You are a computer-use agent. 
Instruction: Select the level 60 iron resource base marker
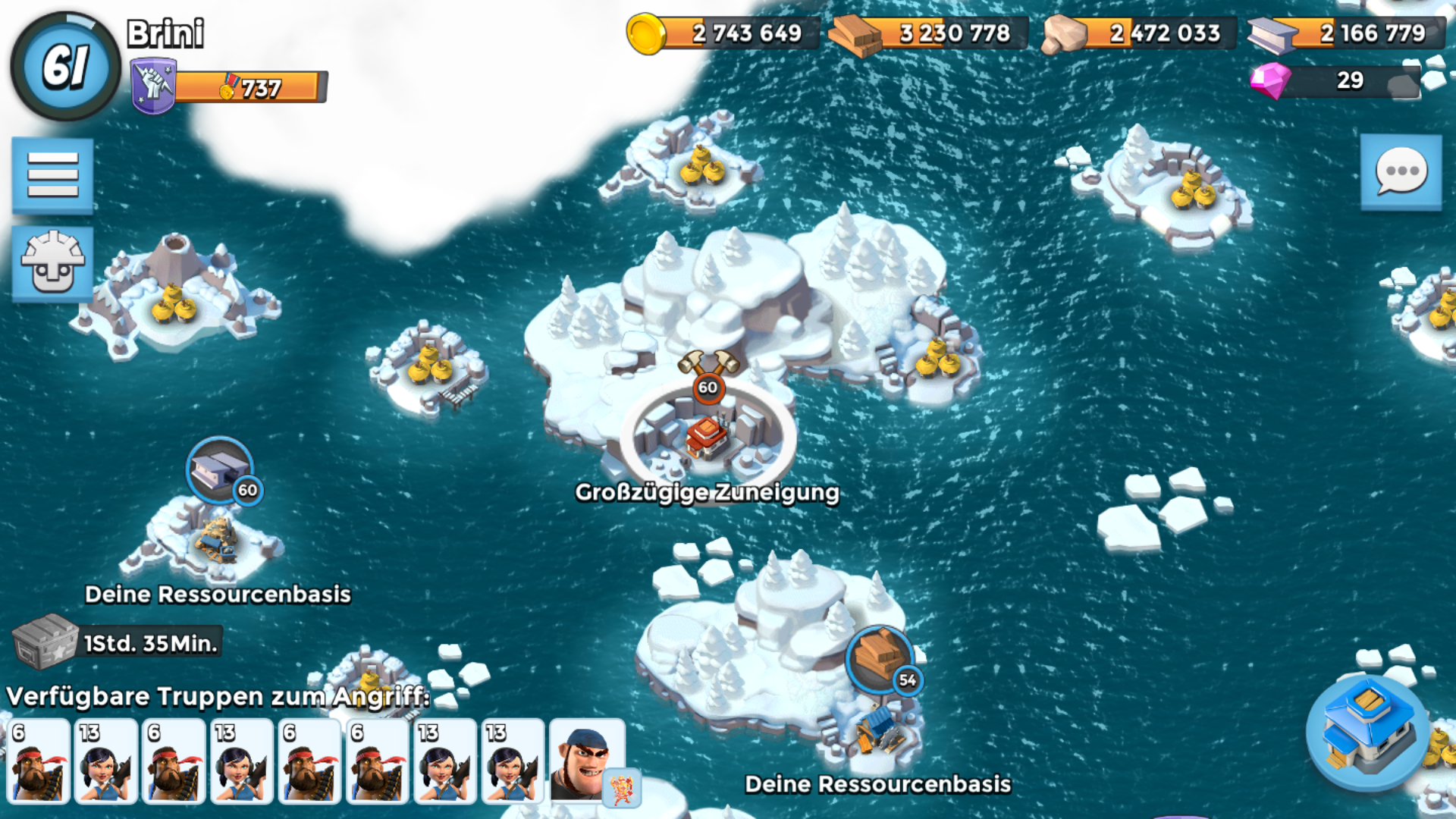point(220,471)
